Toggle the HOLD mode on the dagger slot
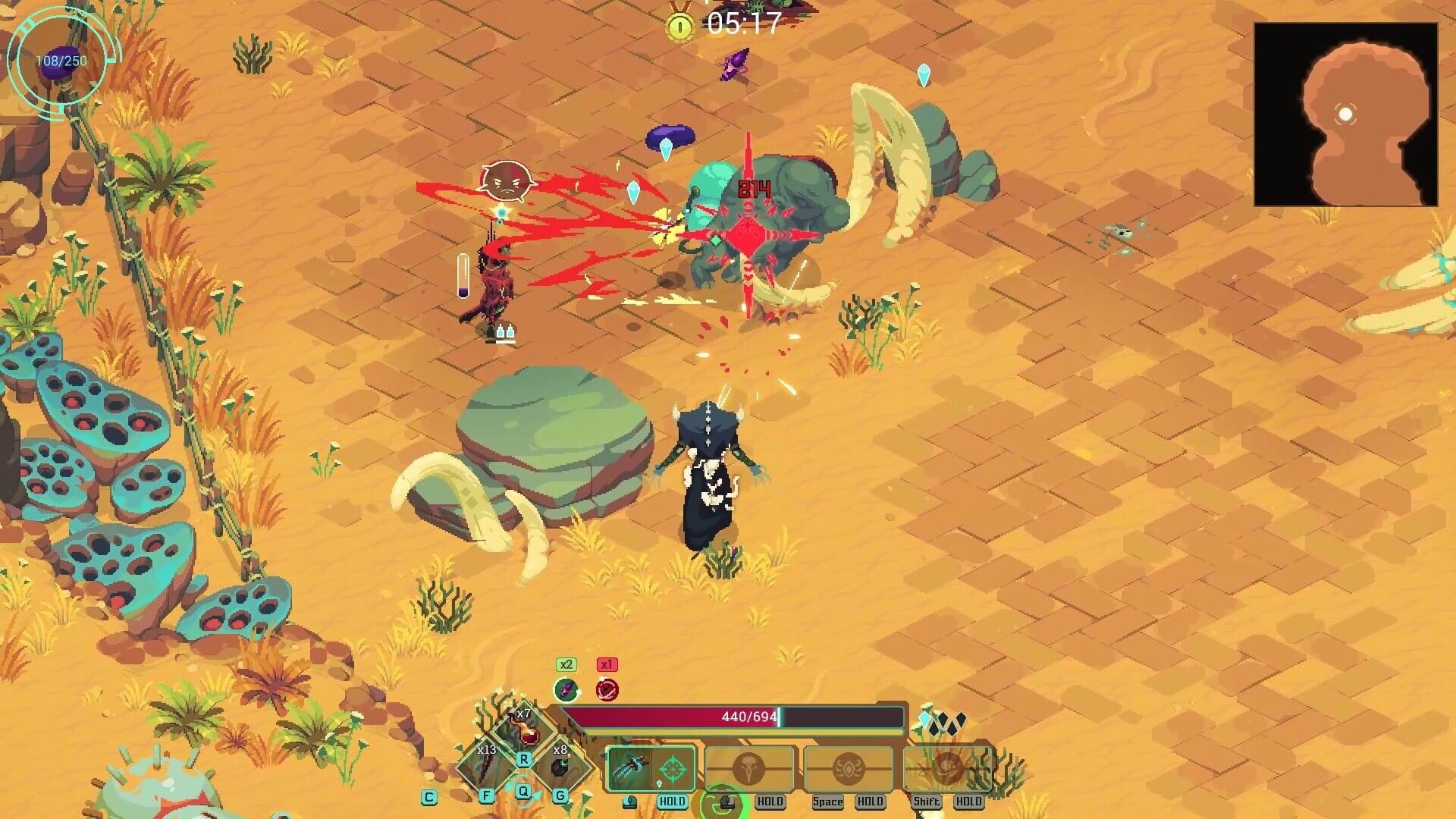The image size is (1456, 819). click(x=673, y=801)
